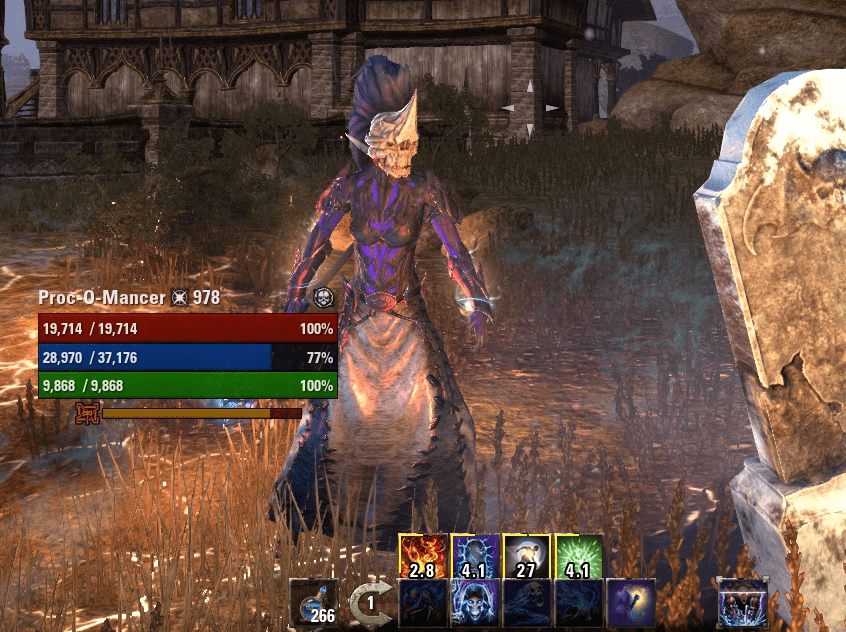Activate the dim skull ability slot
Screen dimensions: 846x632
(x=527, y=603)
